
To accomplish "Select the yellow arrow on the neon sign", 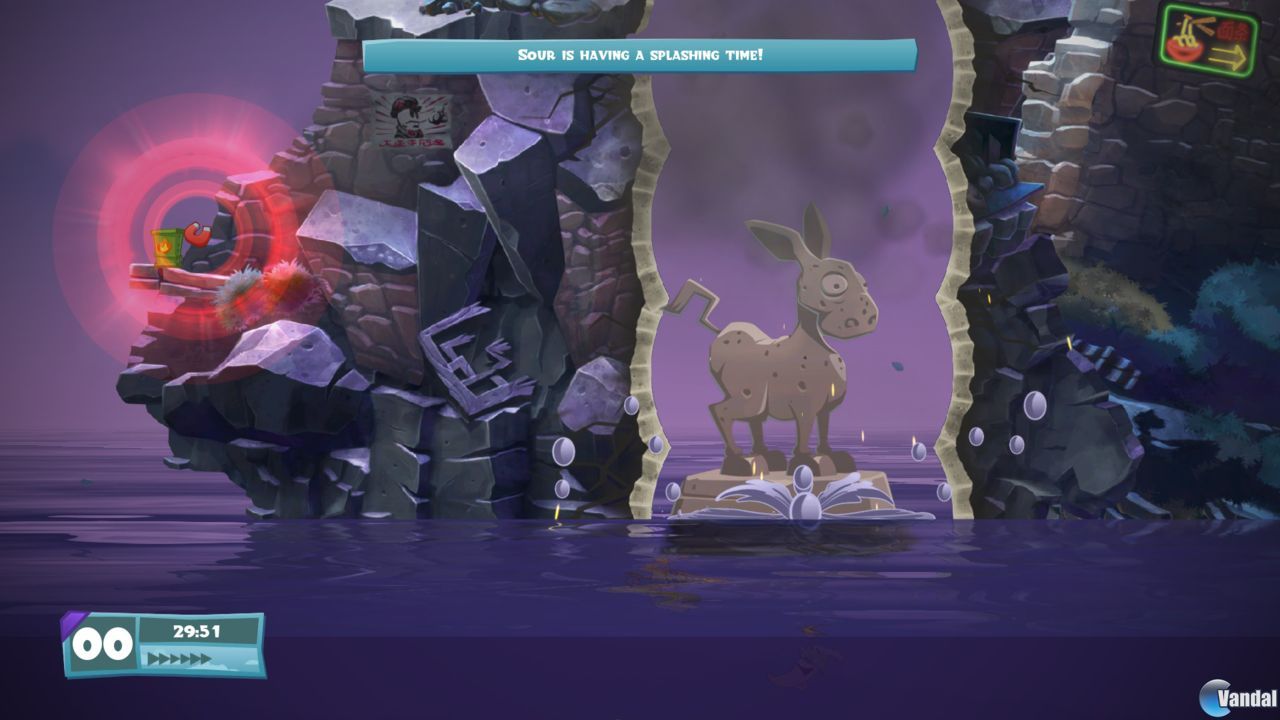I will click(x=1230, y=55).
